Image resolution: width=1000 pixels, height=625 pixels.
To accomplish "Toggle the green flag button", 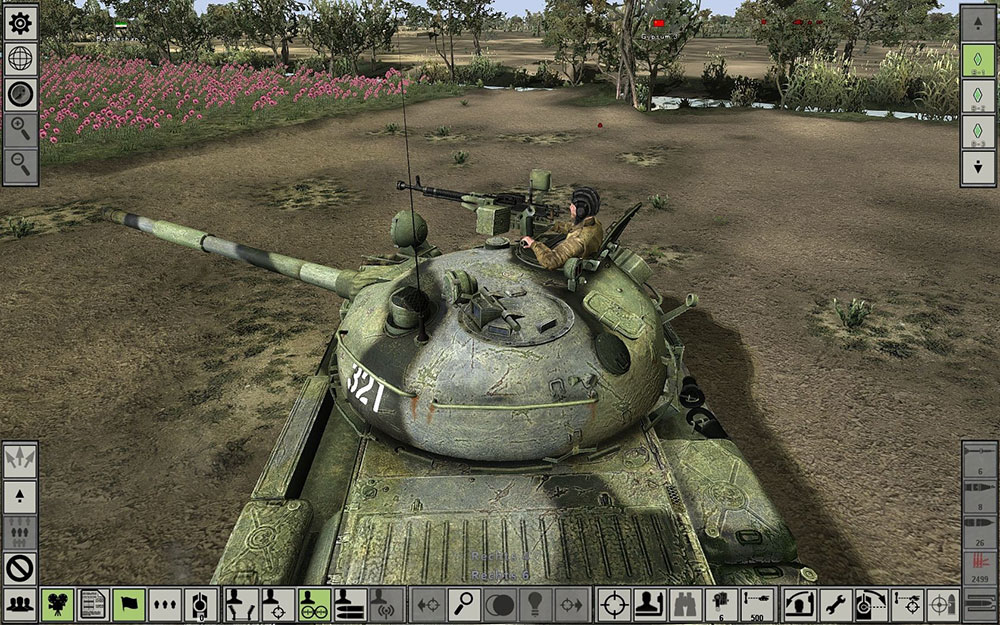I will (x=129, y=604).
